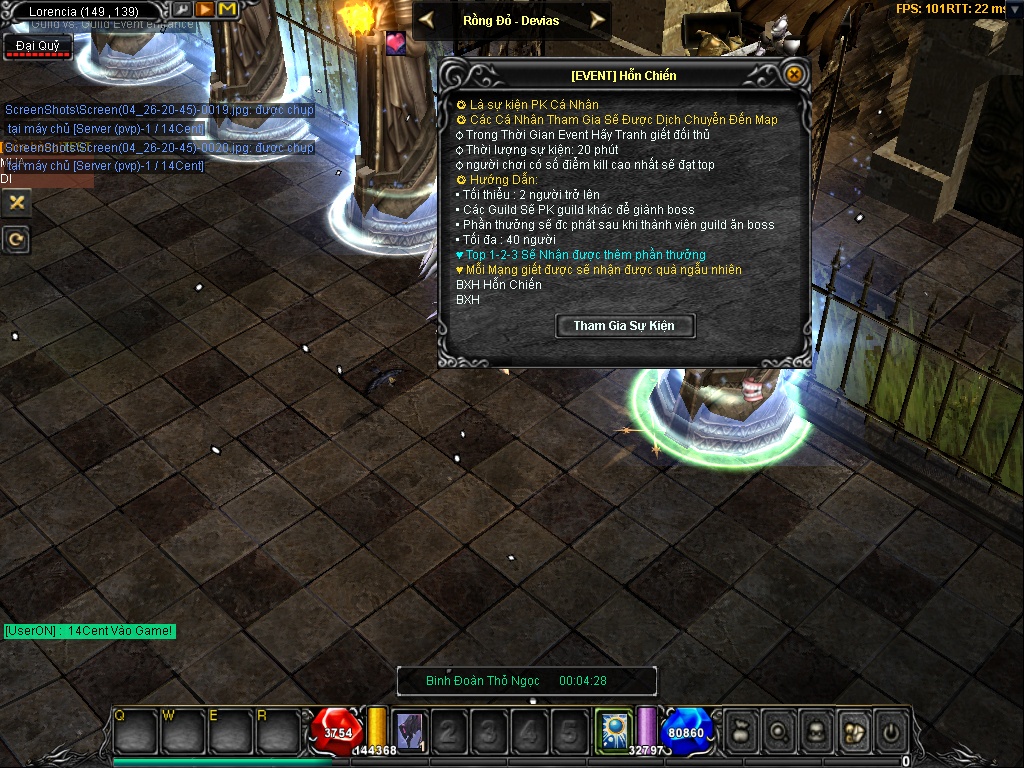Close the Hỗn Chiến event window
Viewport: 1024px width, 768px height.
(x=793, y=74)
